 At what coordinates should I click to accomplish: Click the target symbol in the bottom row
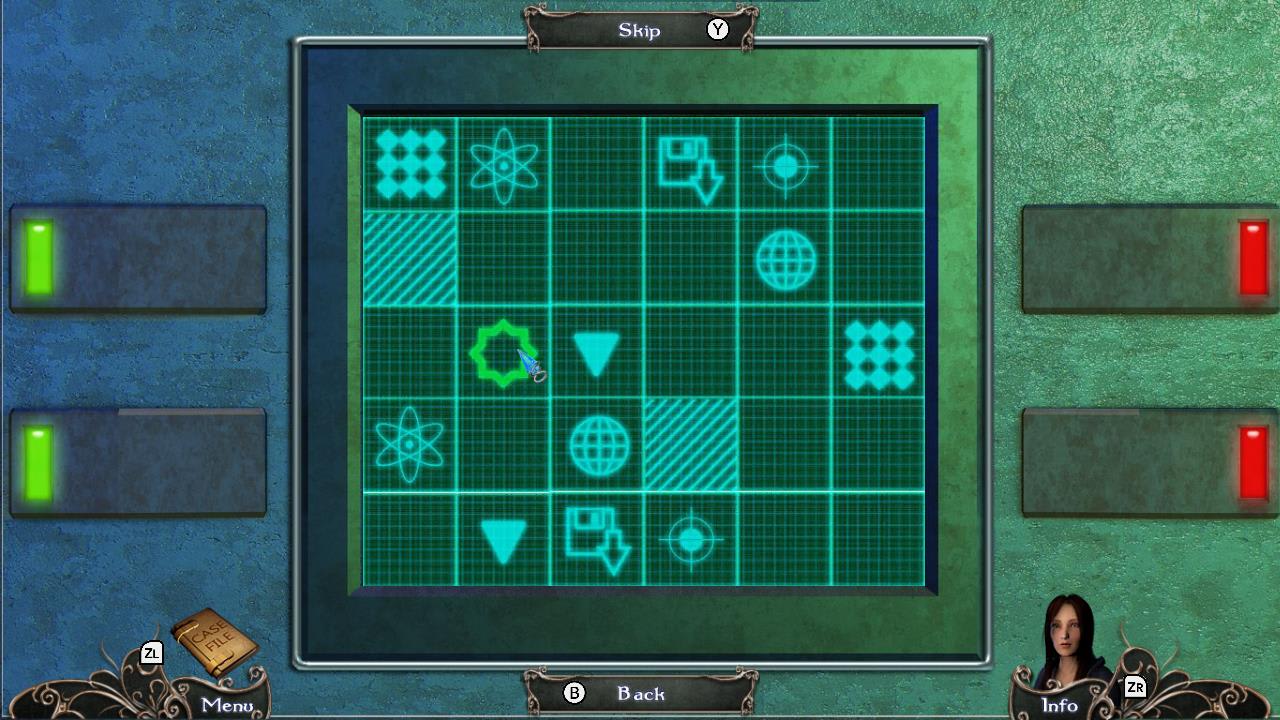coord(690,539)
